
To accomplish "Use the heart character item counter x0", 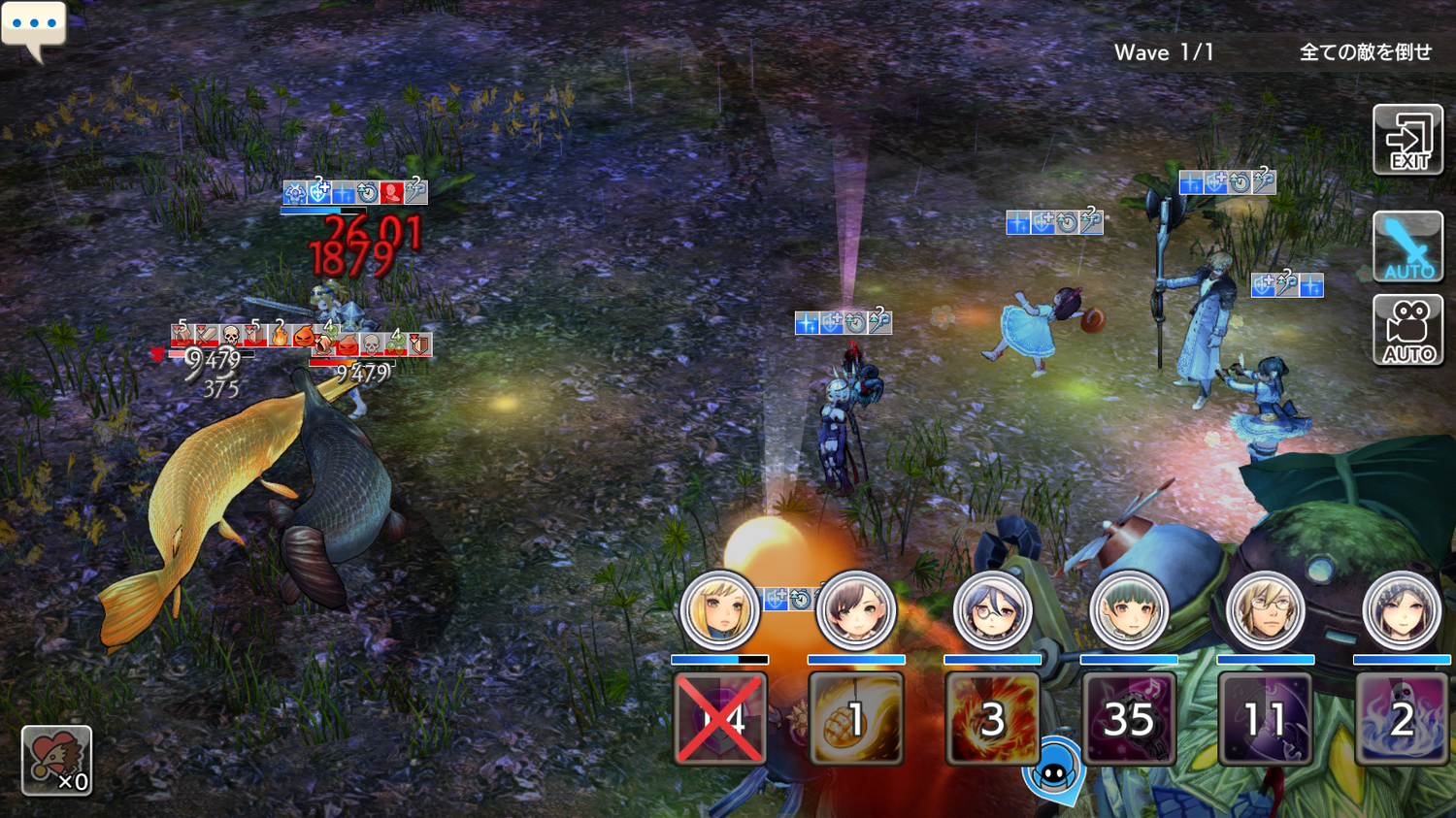I will [x=56, y=761].
